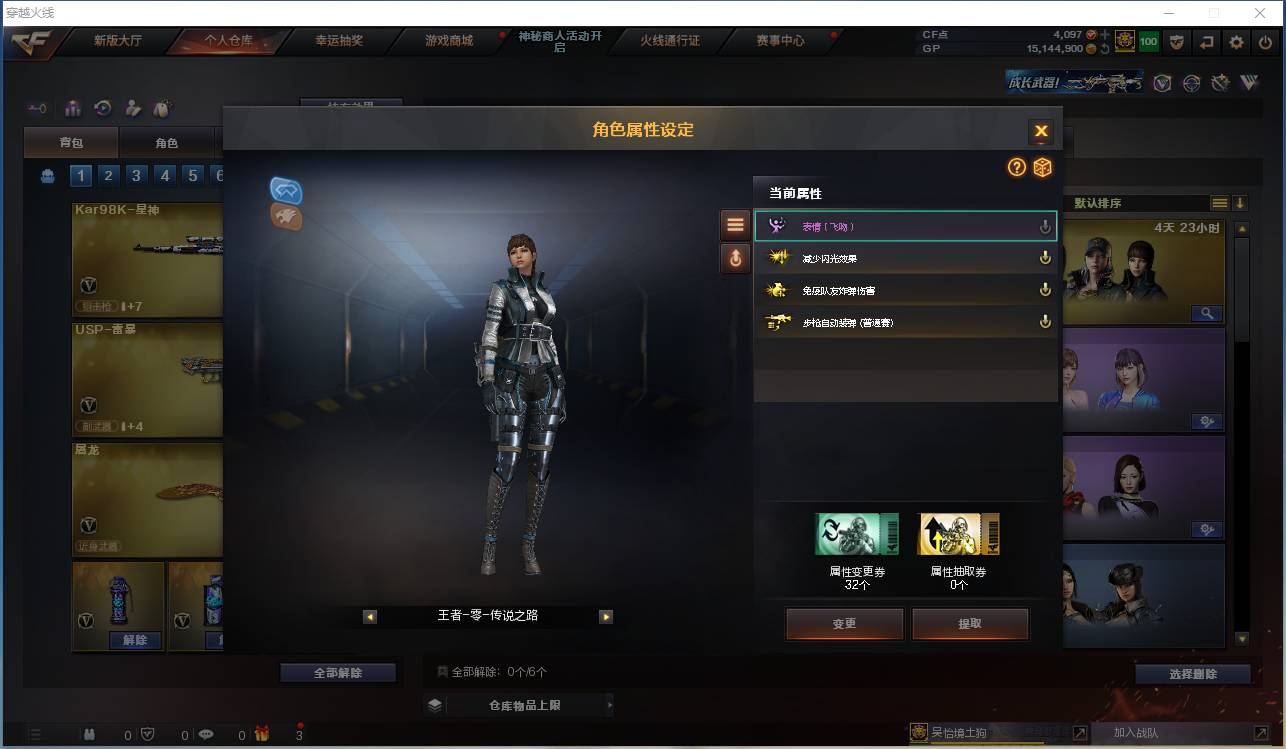Click the 全部解除 button
This screenshot has width=1286, height=749.
339,672
